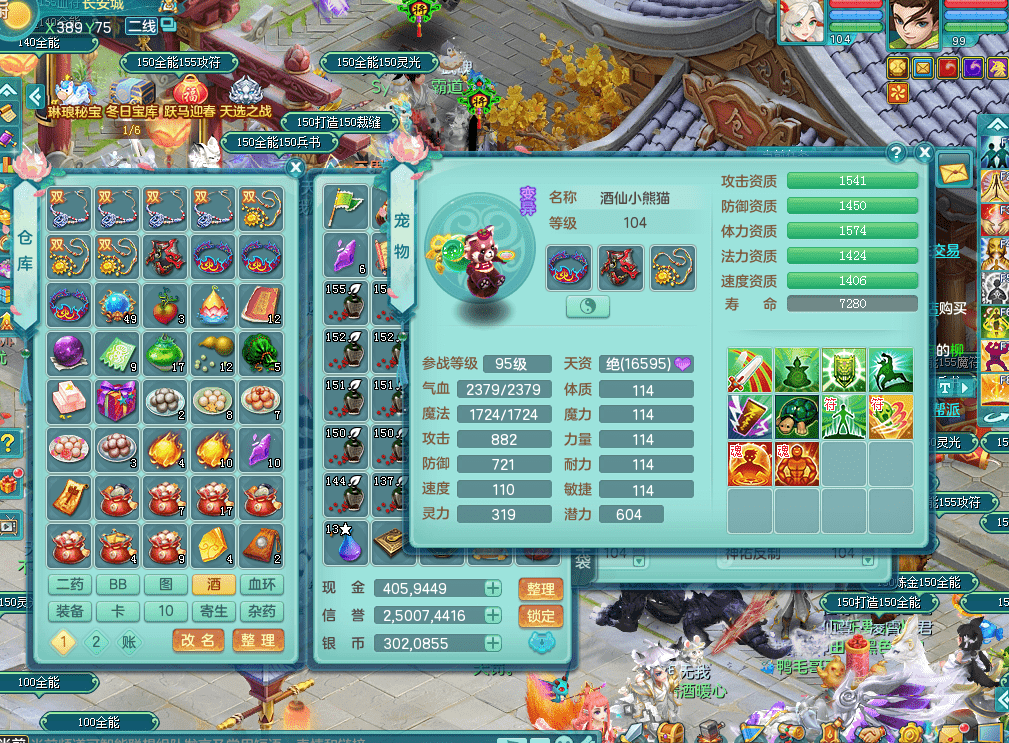Select the purple orb in warehouse
This screenshot has width=1009, height=743.
point(70,355)
